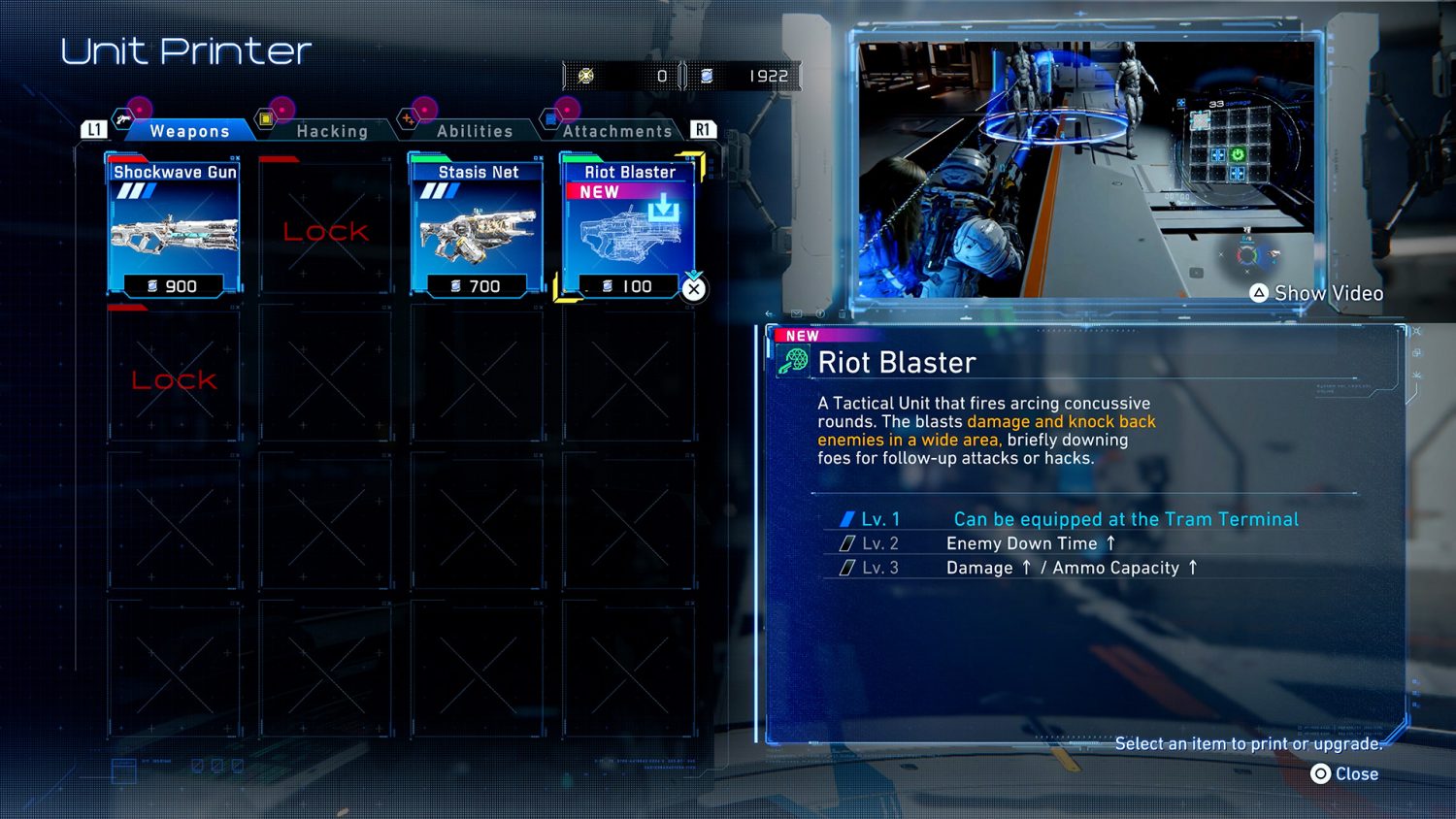Choose the Stasis Net weapon card
Image resolution: width=1456 pixels, height=819 pixels.
pos(478,228)
